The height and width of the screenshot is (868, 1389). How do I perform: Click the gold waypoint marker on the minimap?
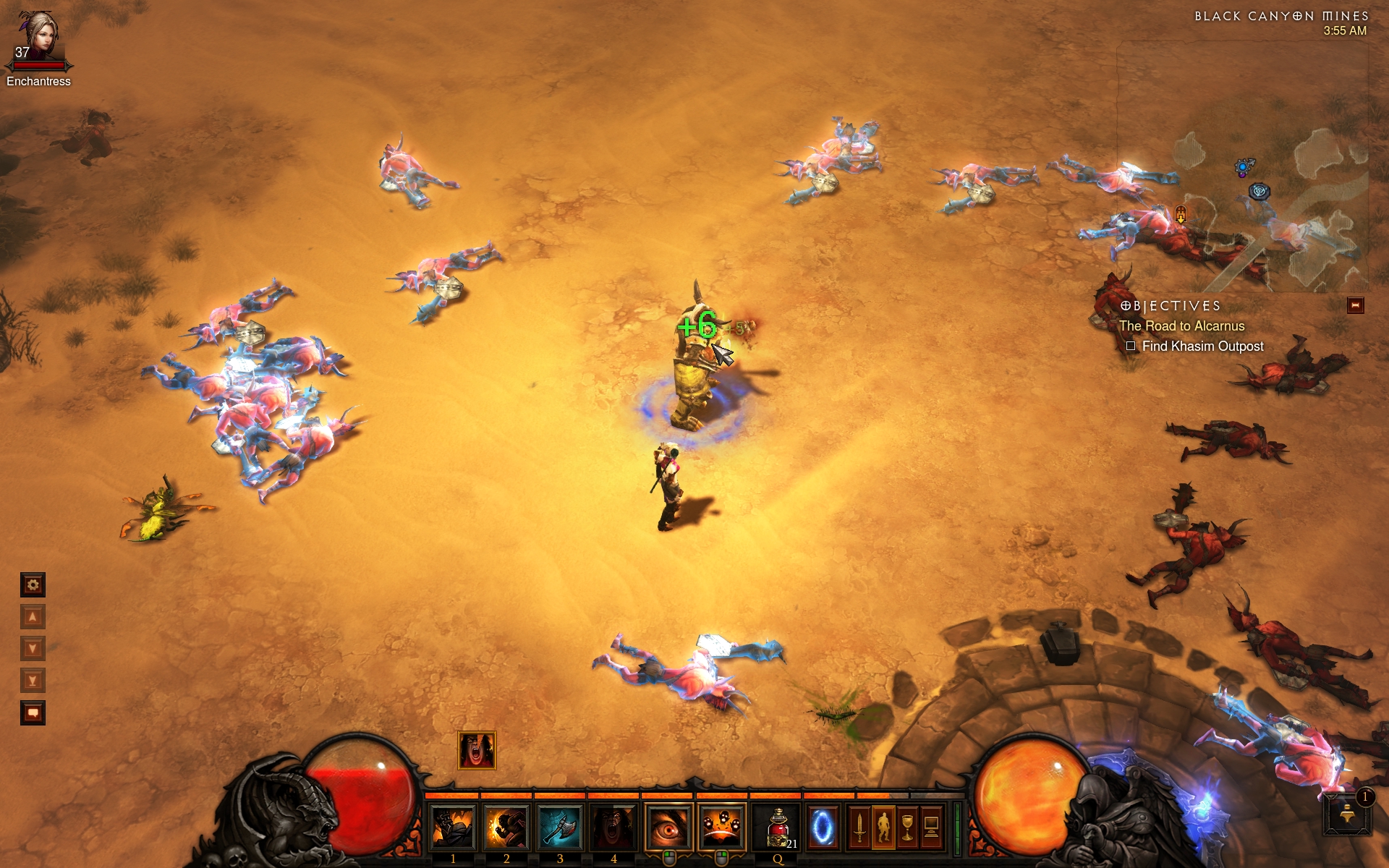(x=1181, y=214)
